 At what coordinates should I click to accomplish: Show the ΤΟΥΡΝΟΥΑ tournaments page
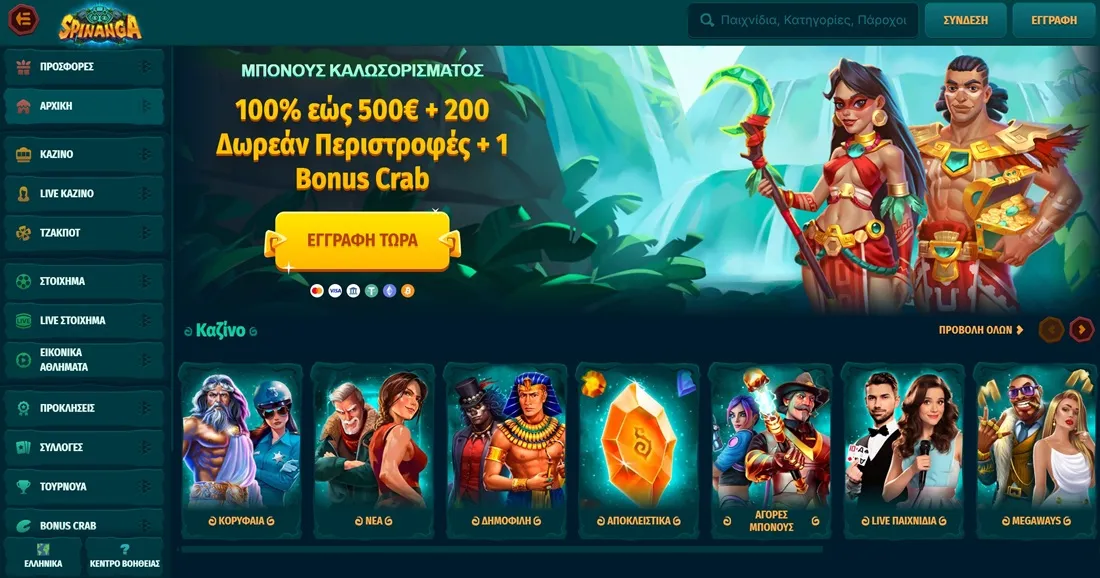[84, 487]
